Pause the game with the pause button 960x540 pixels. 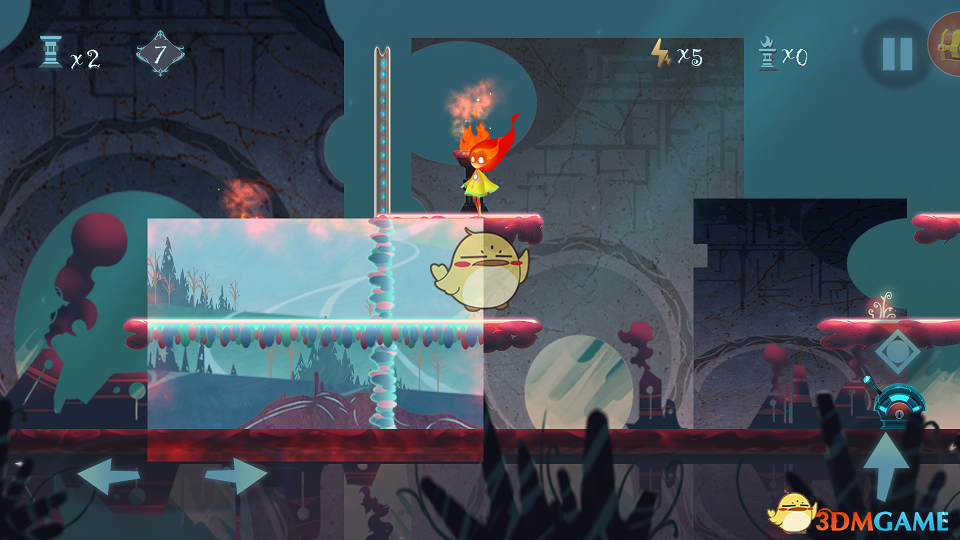point(896,54)
